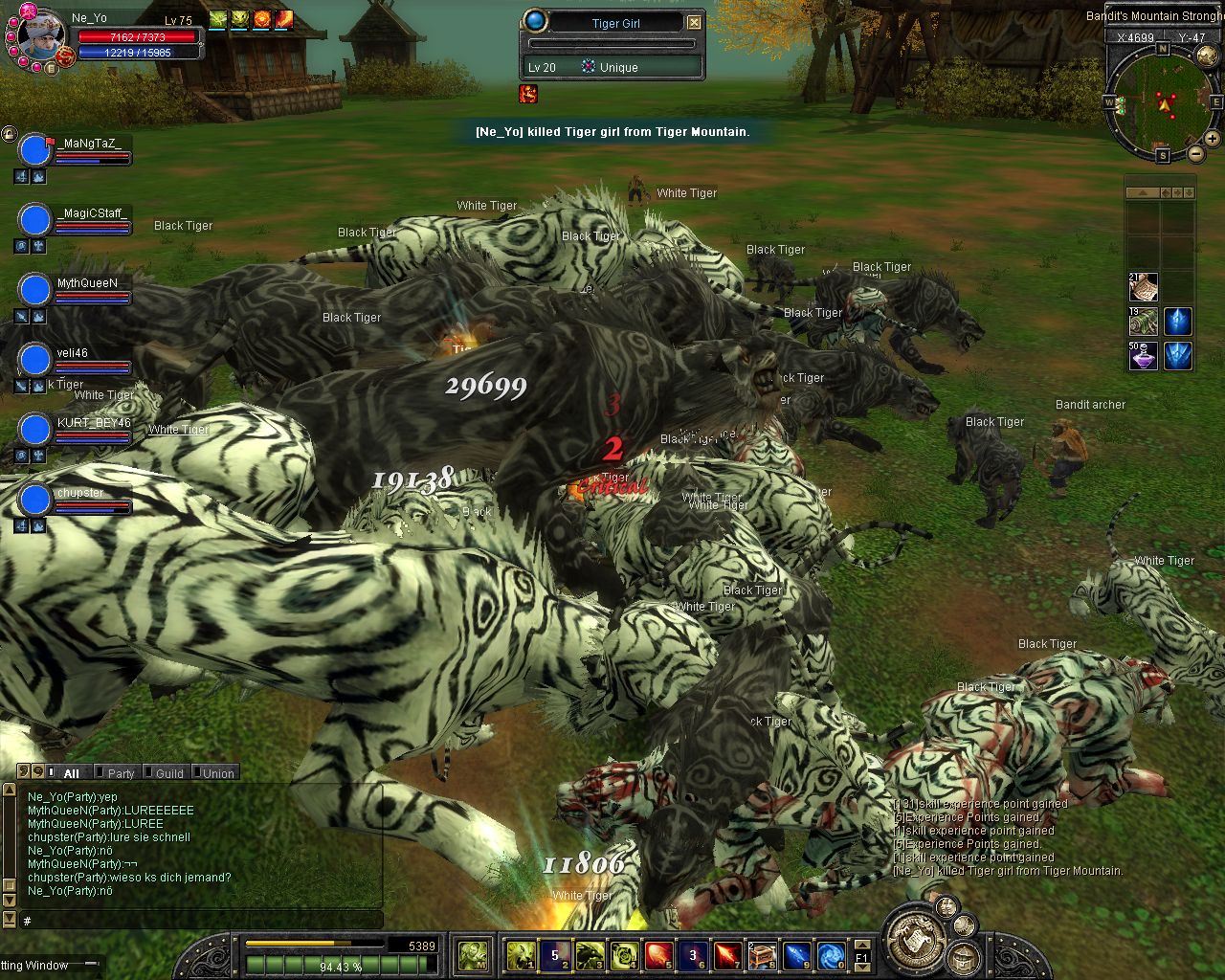Use the purple potion in the quick-item bar
The width and height of the screenshot is (1225, 980).
(1143, 356)
